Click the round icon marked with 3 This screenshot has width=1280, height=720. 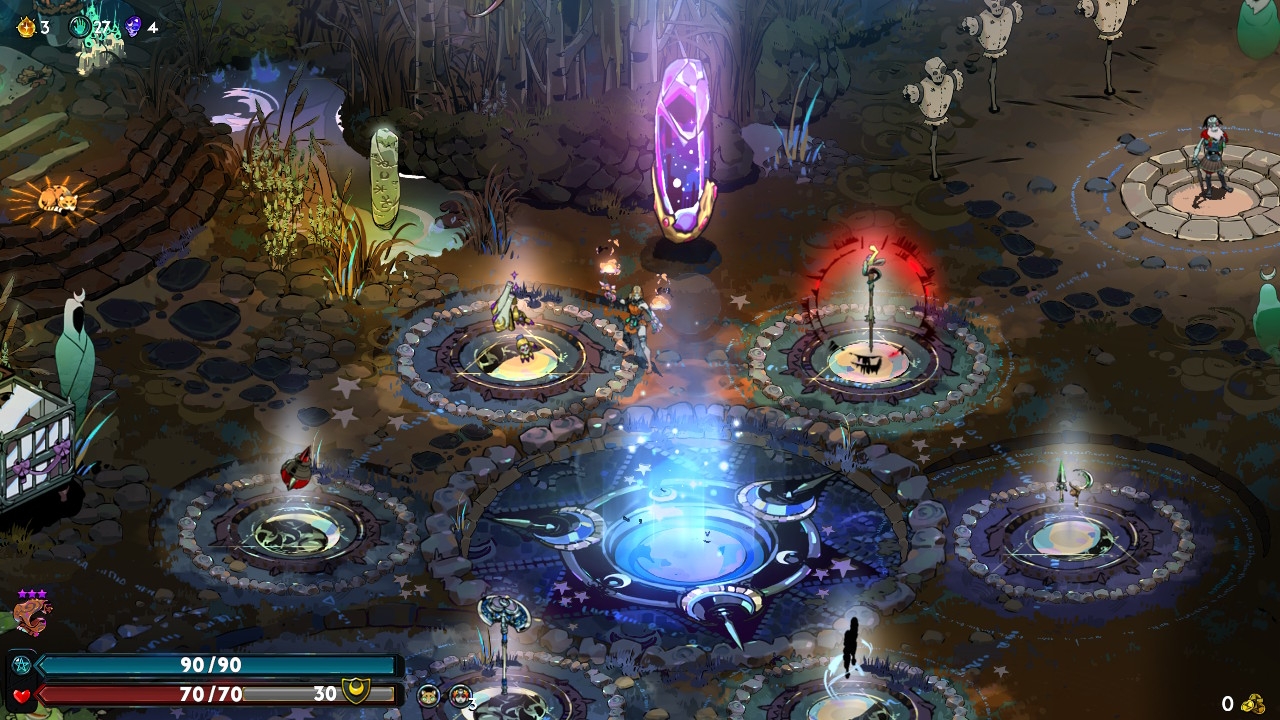click(x=460, y=696)
